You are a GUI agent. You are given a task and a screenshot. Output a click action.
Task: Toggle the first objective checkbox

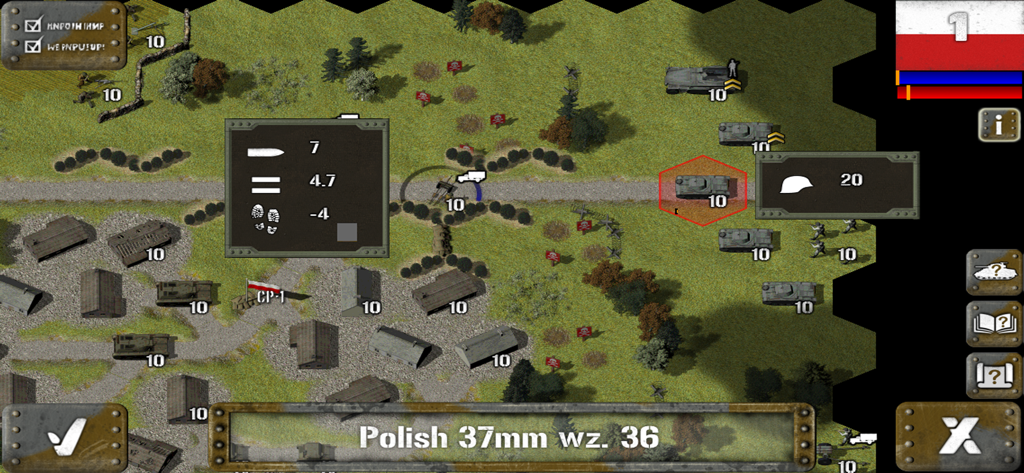(32, 24)
